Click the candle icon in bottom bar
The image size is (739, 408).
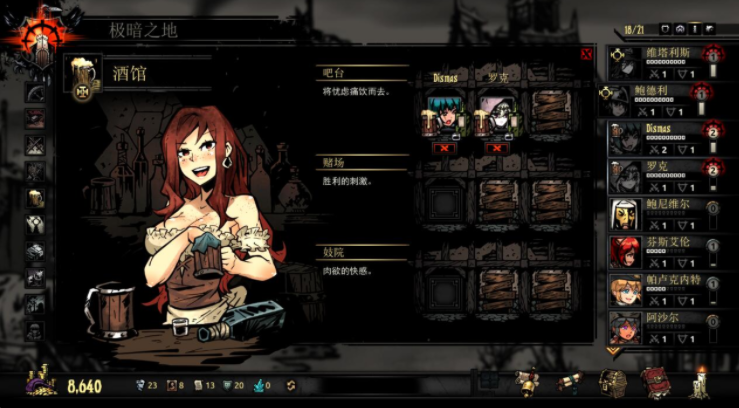point(699,384)
